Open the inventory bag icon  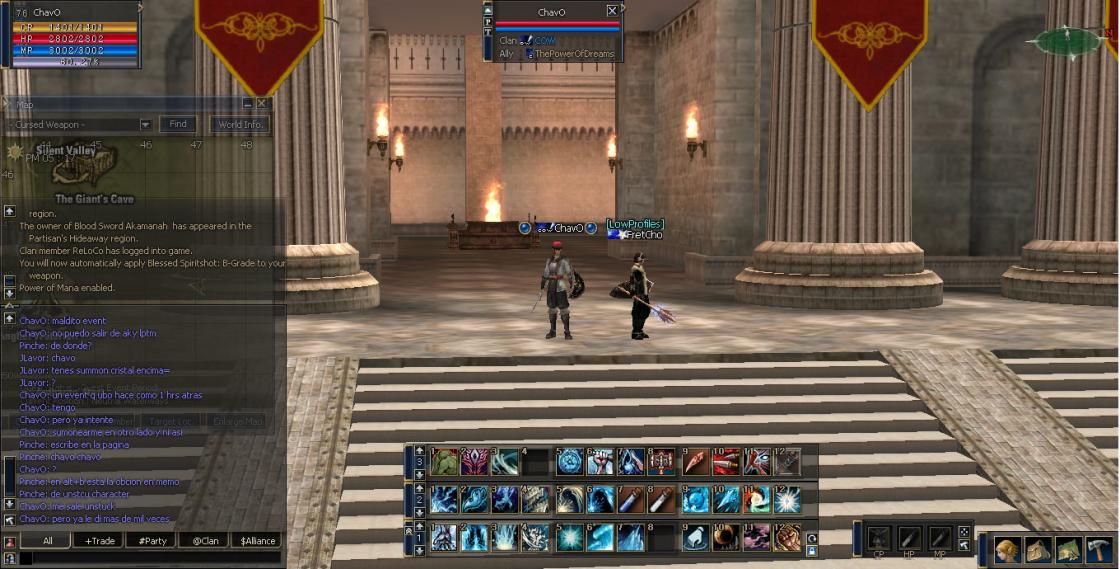pos(1038,549)
